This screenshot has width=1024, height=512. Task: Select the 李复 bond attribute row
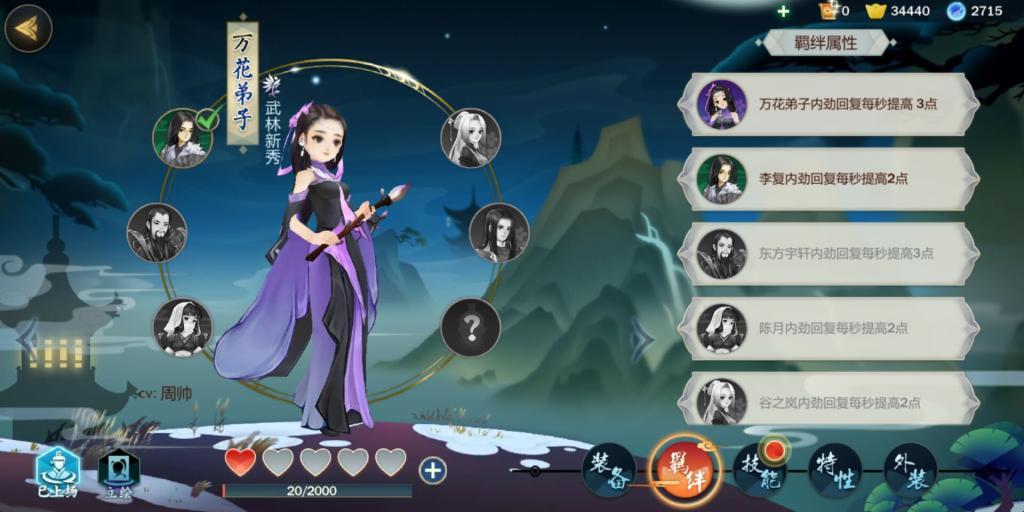point(828,179)
